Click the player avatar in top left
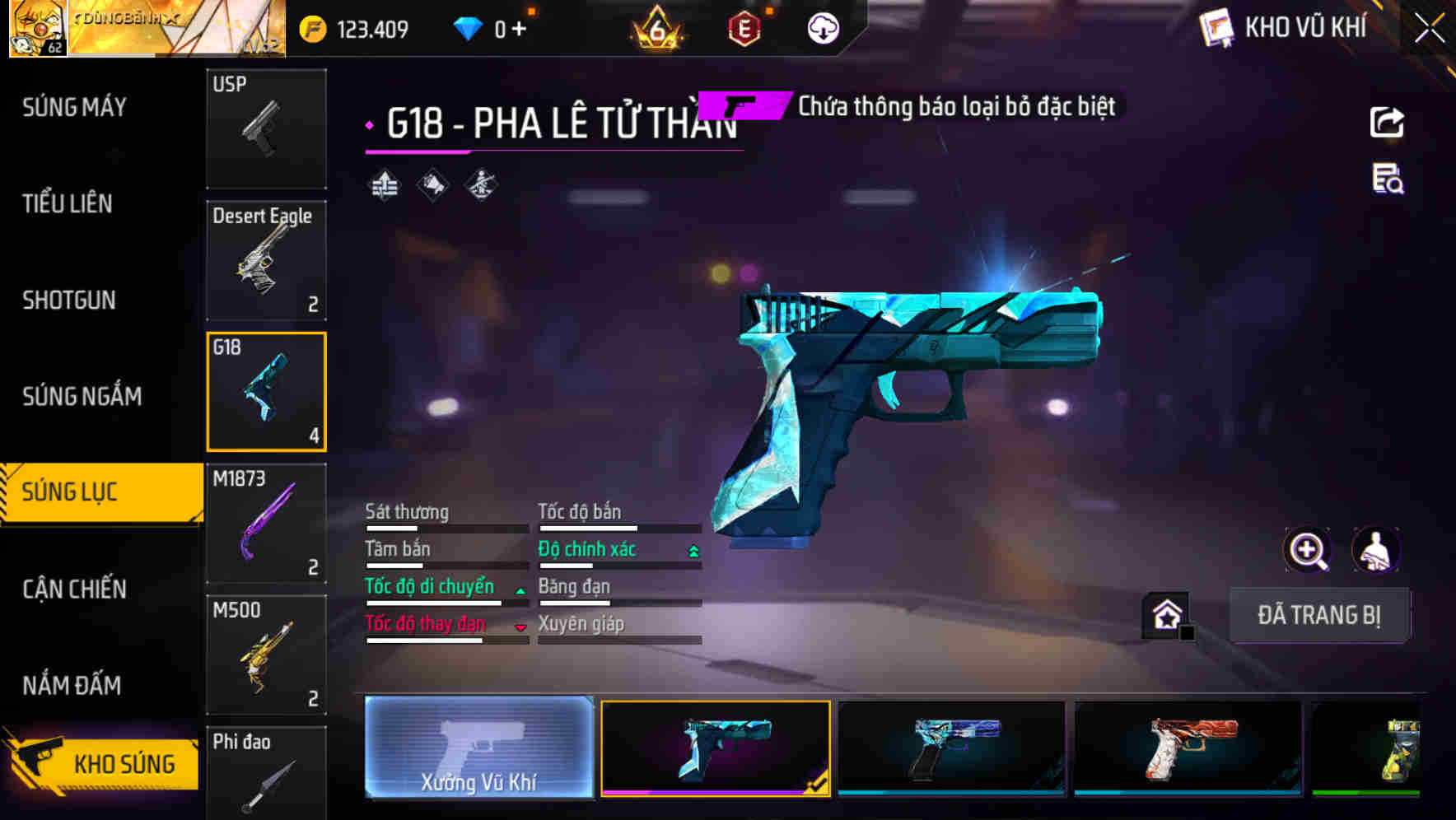 click(37, 29)
